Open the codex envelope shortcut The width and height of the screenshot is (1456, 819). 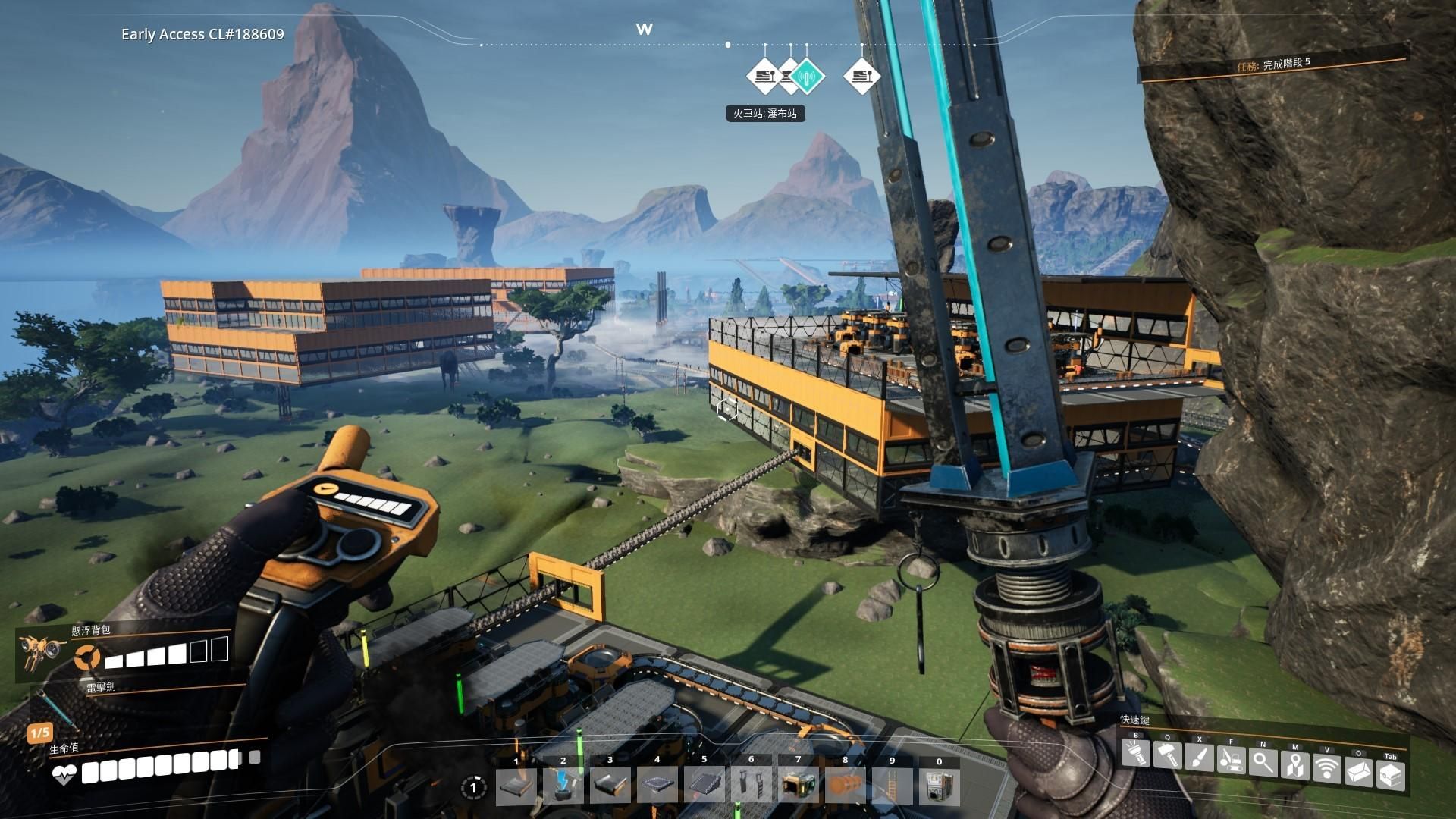(x=1359, y=772)
